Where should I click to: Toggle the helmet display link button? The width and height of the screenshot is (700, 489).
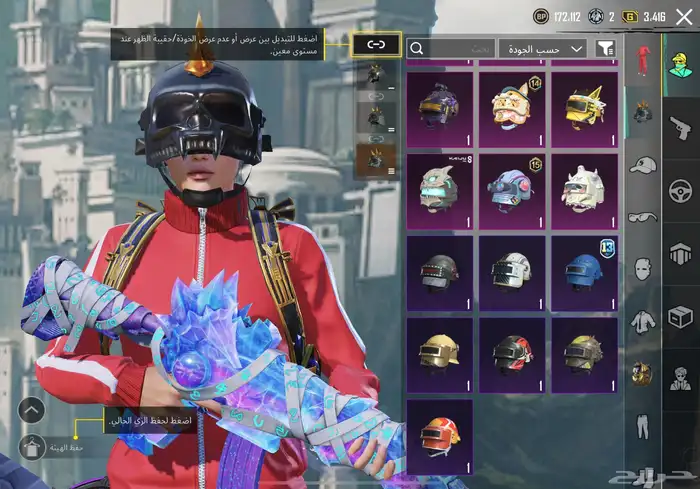[x=376, y=45]
